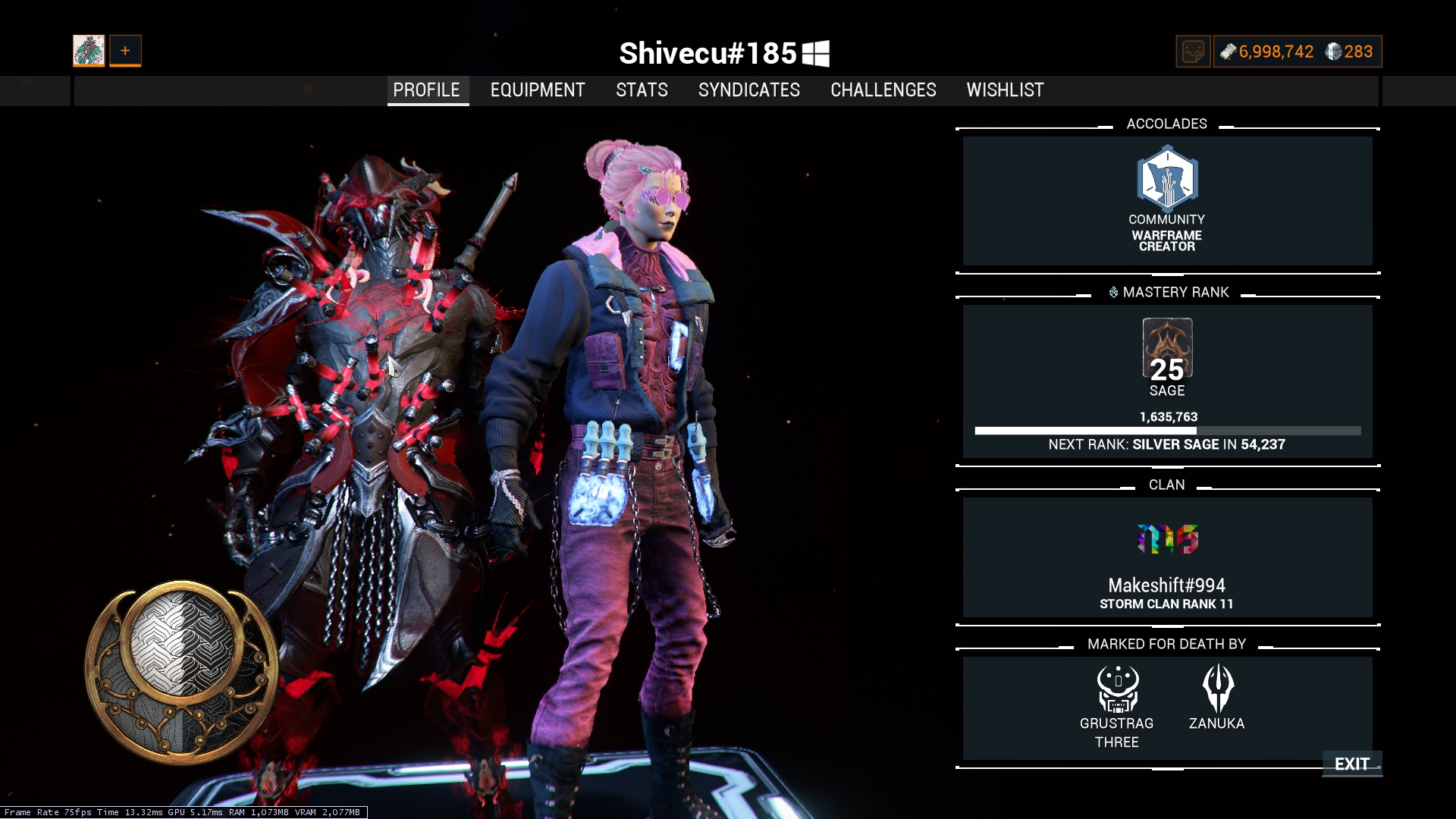Open the Community Warframe Creator accolade
Image resolution: width=1456 pixels, height=819 pixels.
1167,180
